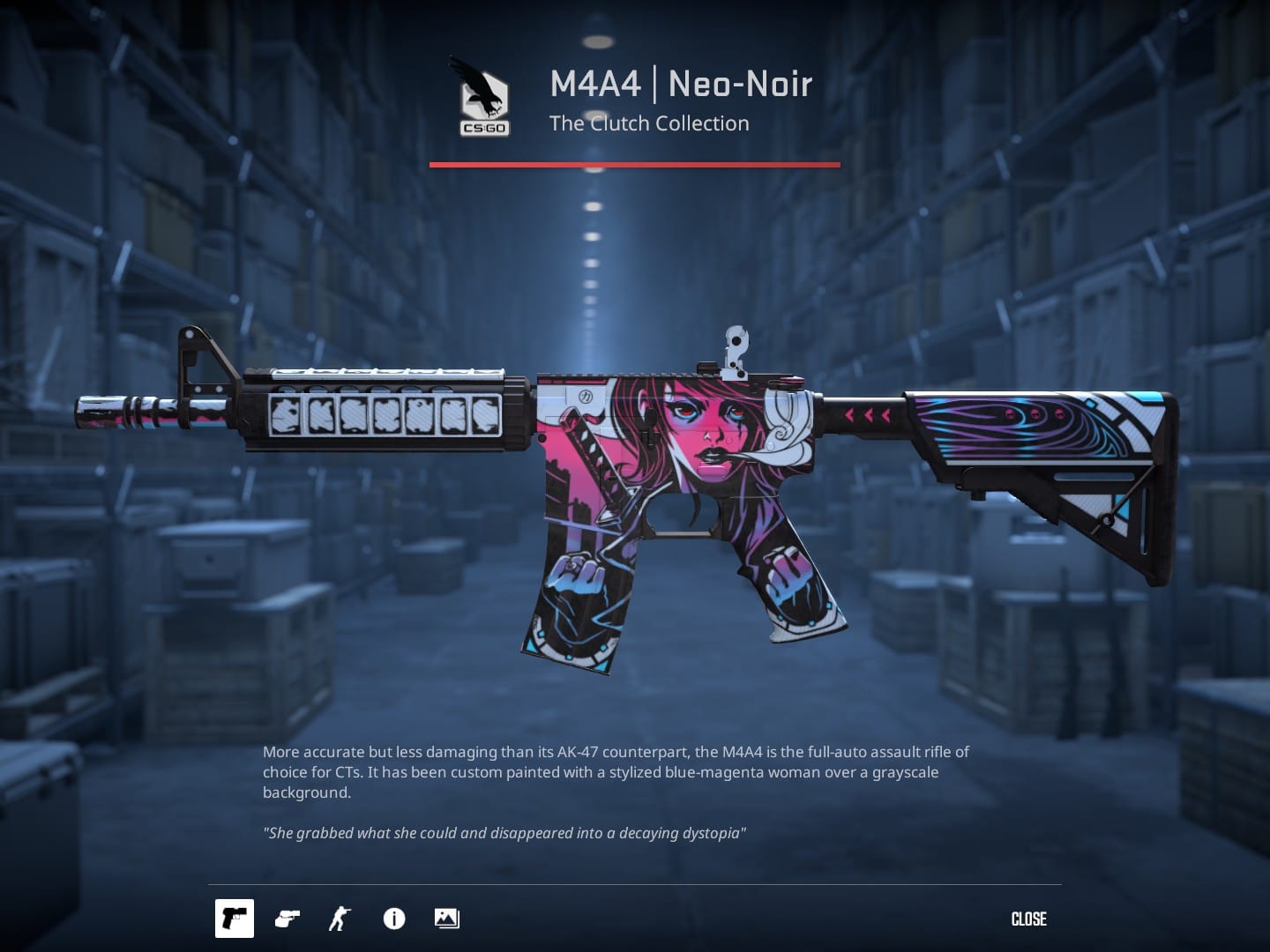
Task: Click the red divider bar under the title
Action: tap(633, 163)
